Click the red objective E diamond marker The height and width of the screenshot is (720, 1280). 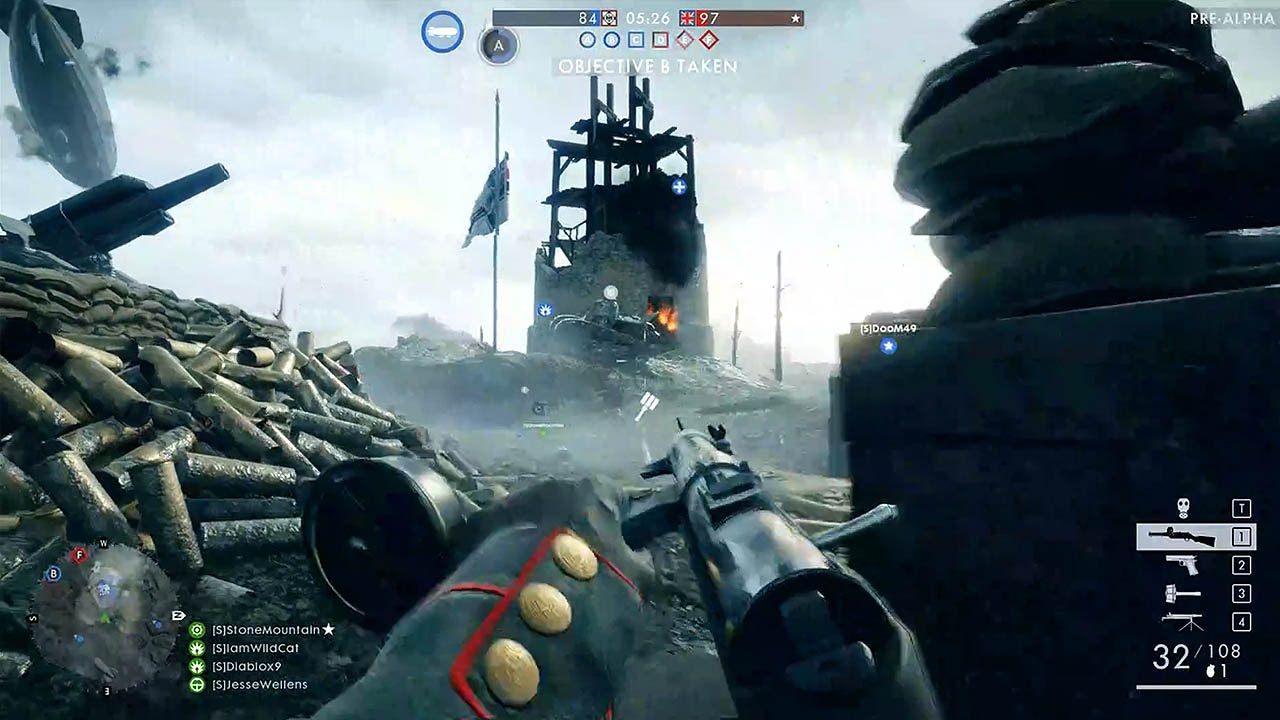[683, 40]
